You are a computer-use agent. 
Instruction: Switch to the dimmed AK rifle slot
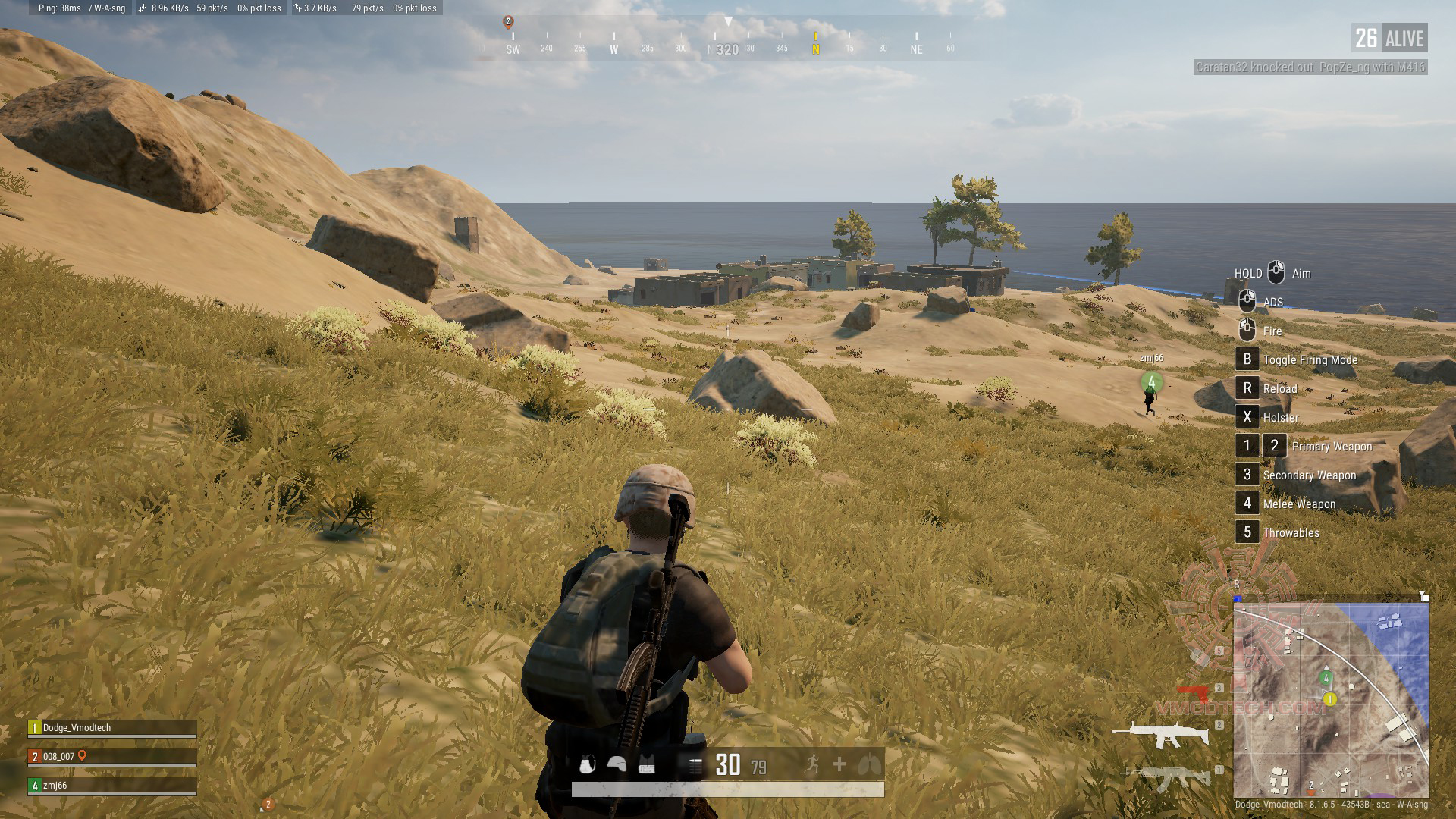coord(1168,777)
